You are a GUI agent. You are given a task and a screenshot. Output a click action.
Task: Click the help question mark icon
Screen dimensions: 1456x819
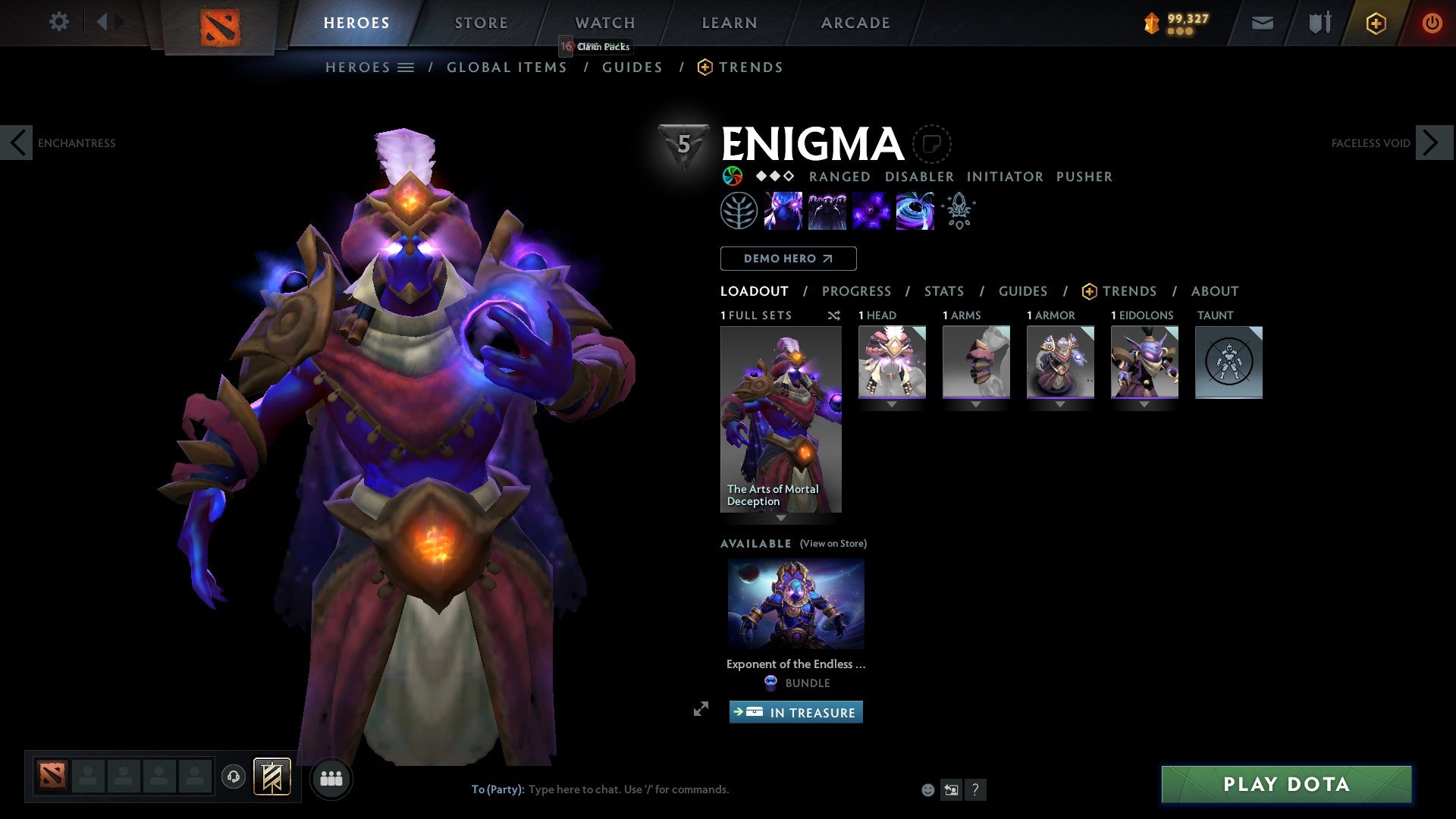pyautogui.click(x=975, y=789)
